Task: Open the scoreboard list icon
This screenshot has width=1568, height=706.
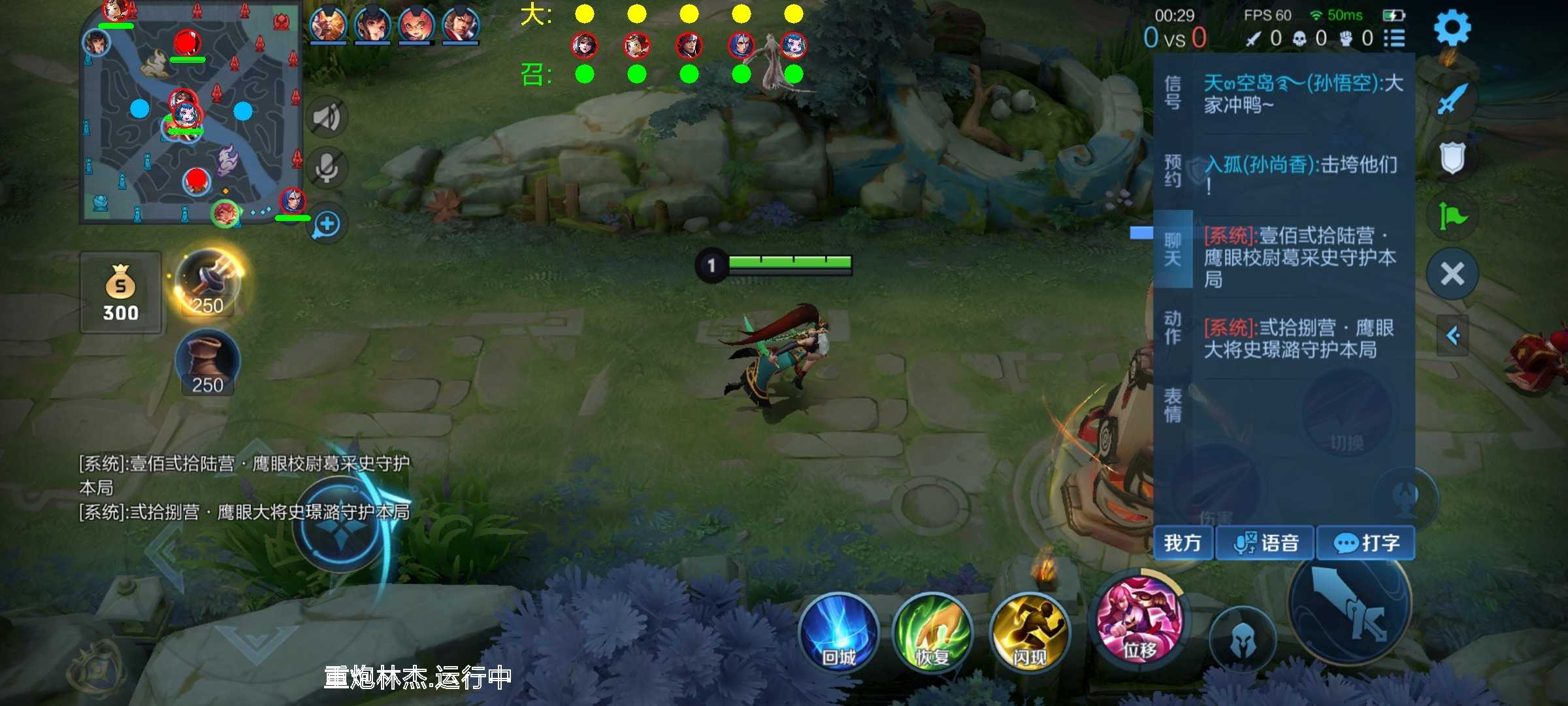Action: [1394, 39]
